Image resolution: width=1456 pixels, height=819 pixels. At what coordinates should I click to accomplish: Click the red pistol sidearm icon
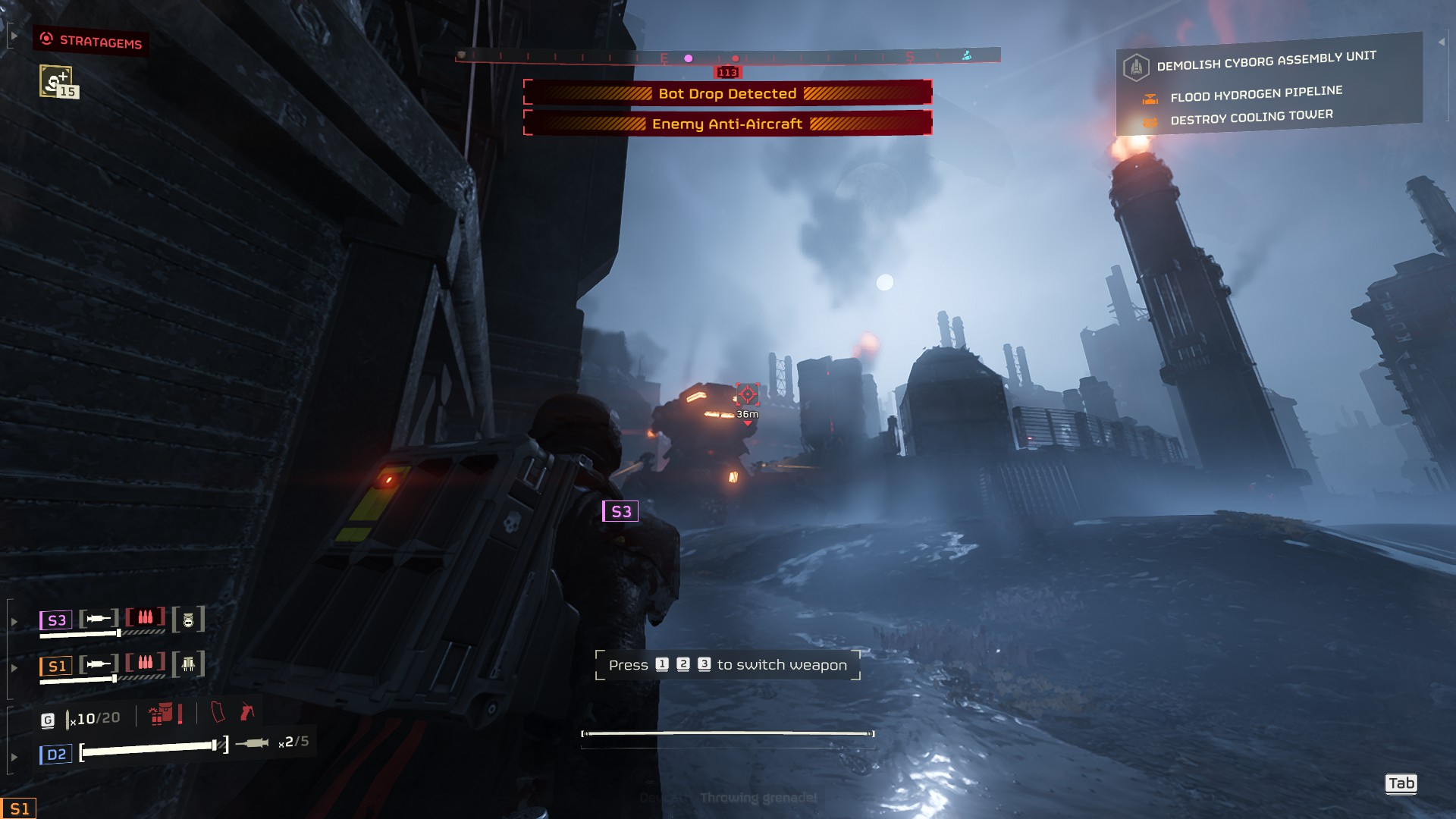(x=247, y=712)
